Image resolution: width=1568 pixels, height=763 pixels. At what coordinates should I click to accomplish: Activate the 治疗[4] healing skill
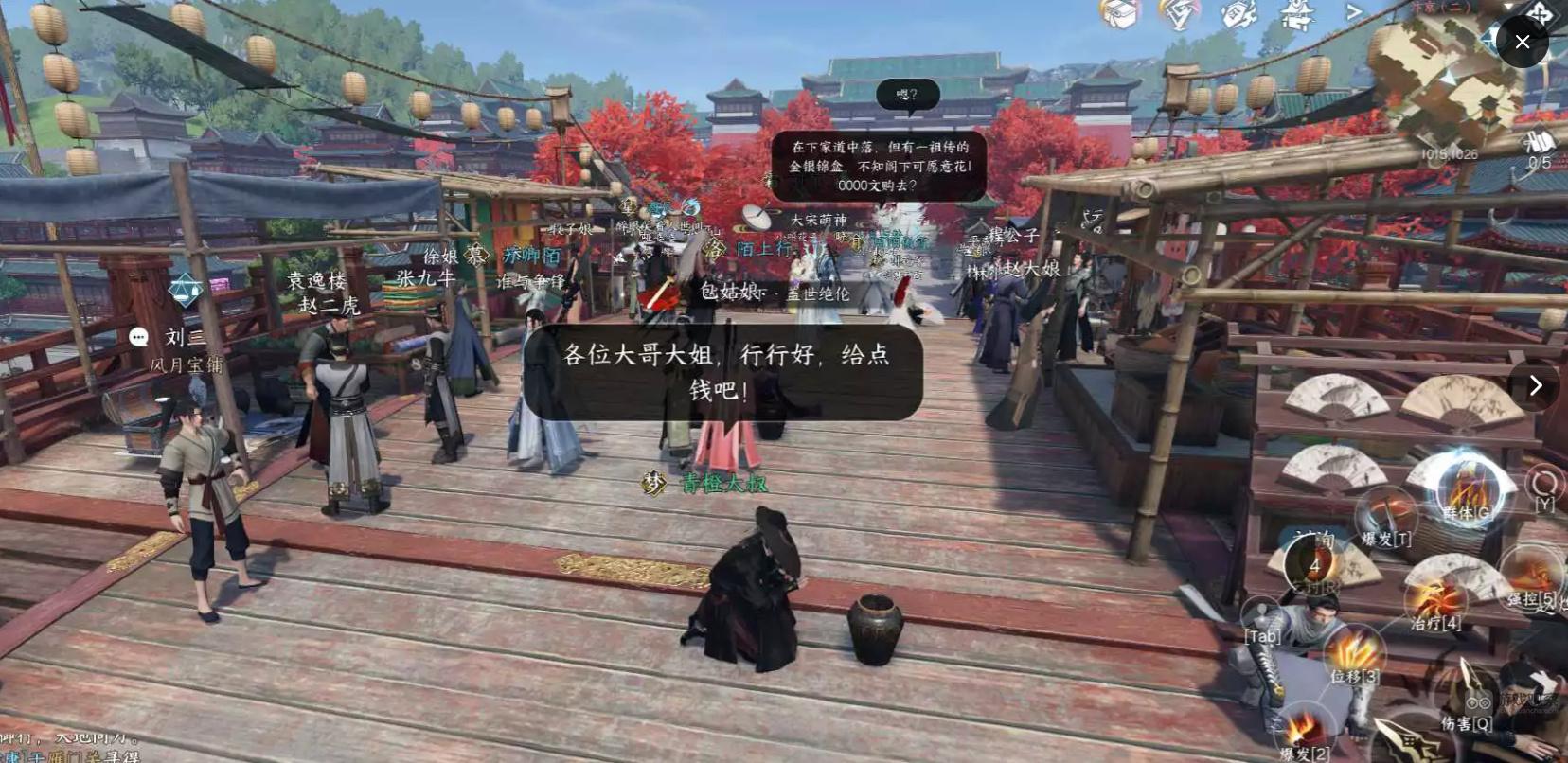pos(1434,599)
